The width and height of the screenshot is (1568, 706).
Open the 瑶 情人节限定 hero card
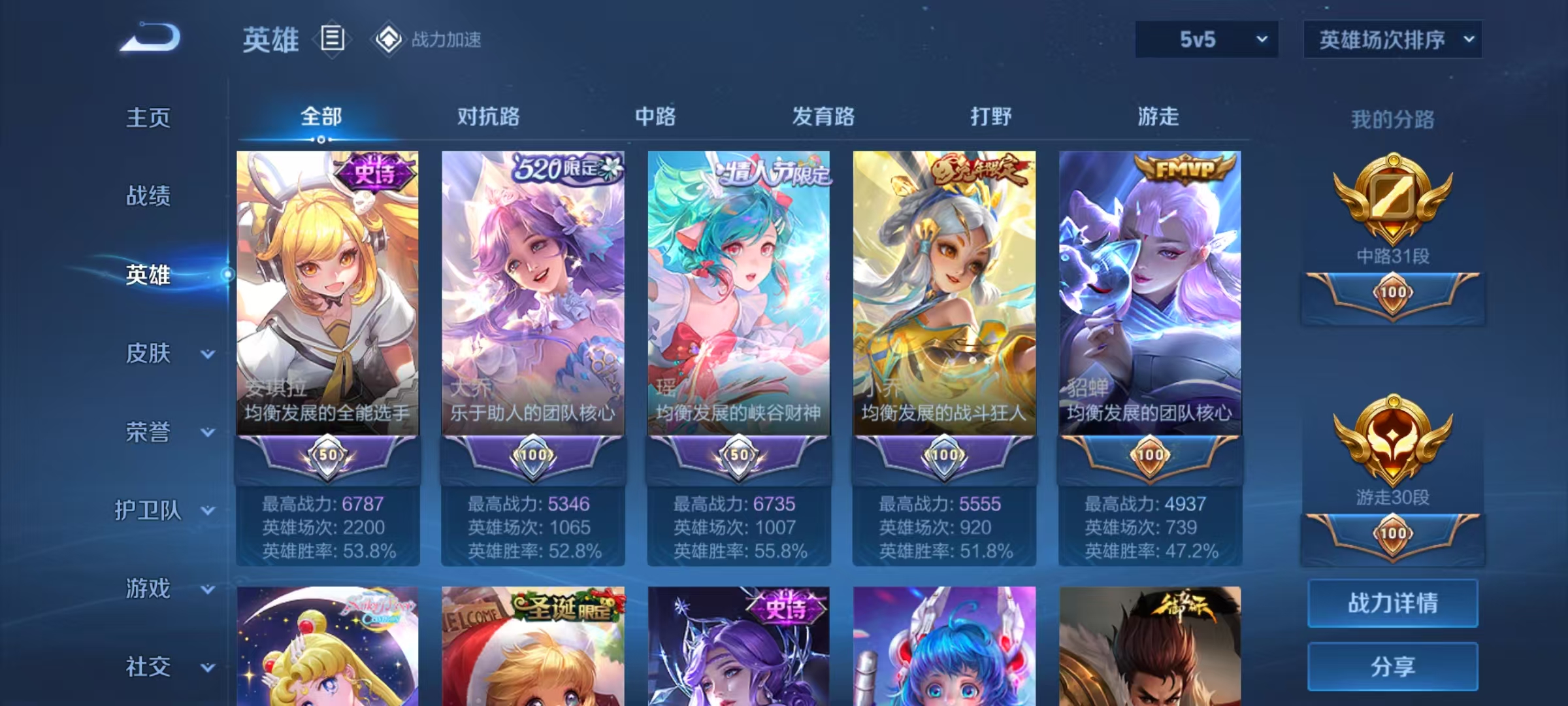(x=738, y=294)
